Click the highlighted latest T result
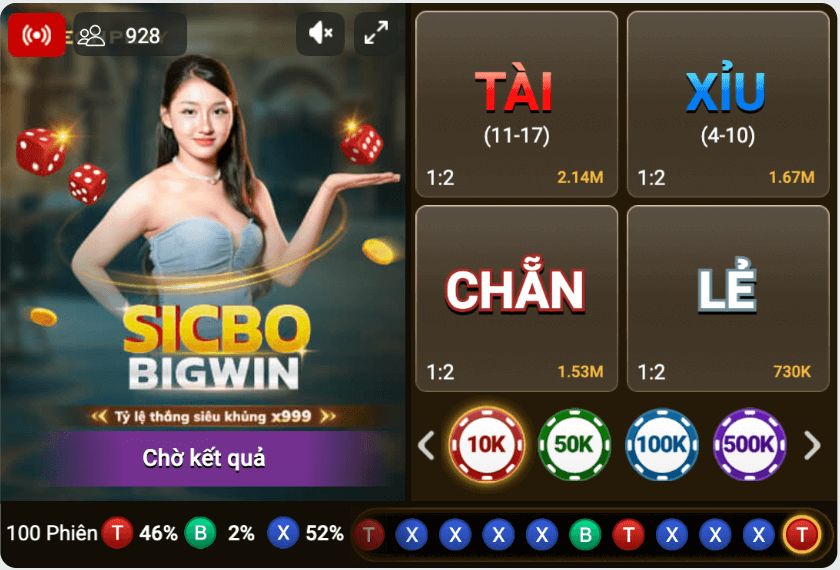Image resolution: width=840 pixels, height=570 pixels. [801, 535]
